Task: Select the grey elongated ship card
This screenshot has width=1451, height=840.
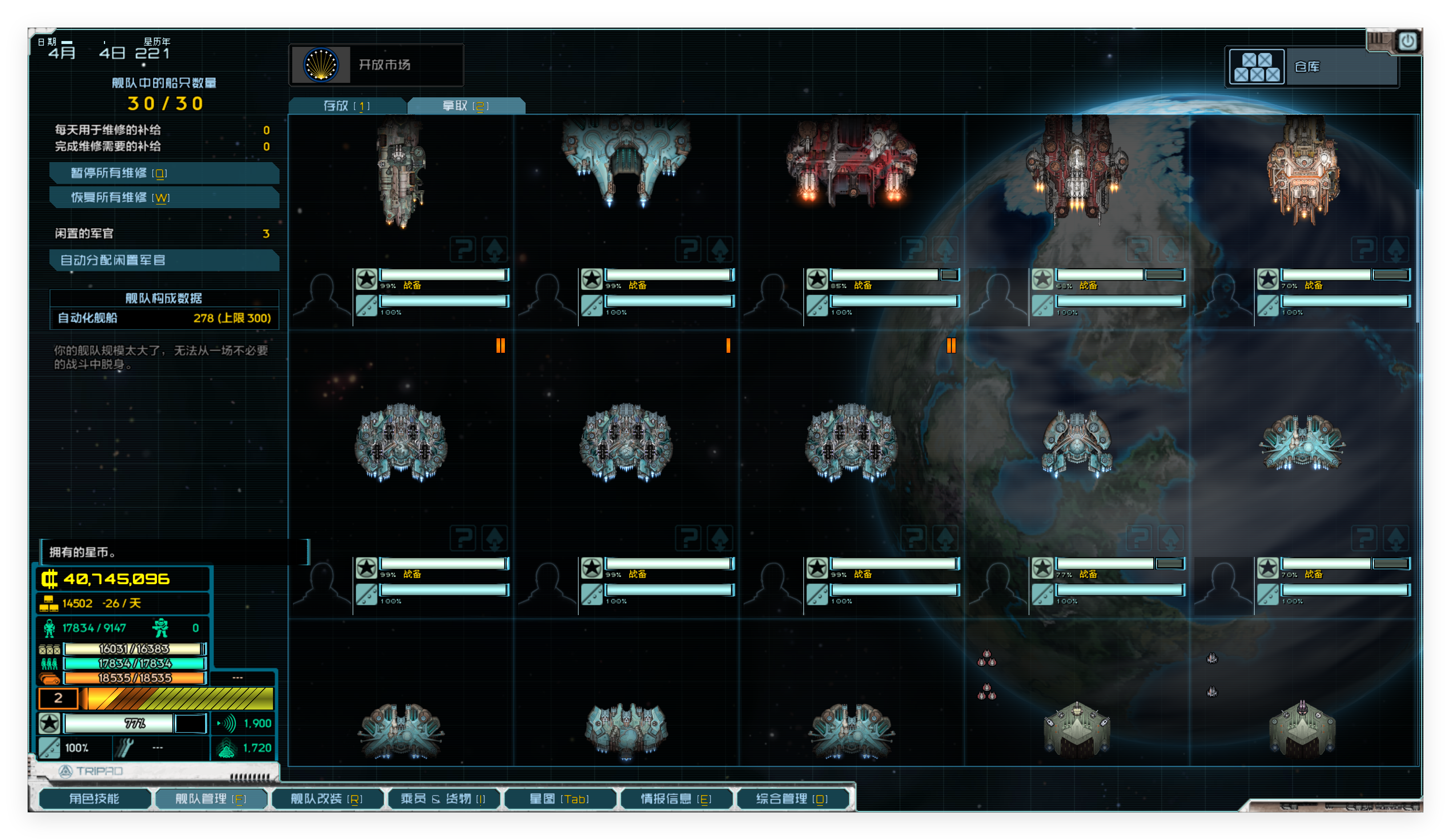Action: click(401, 173)
